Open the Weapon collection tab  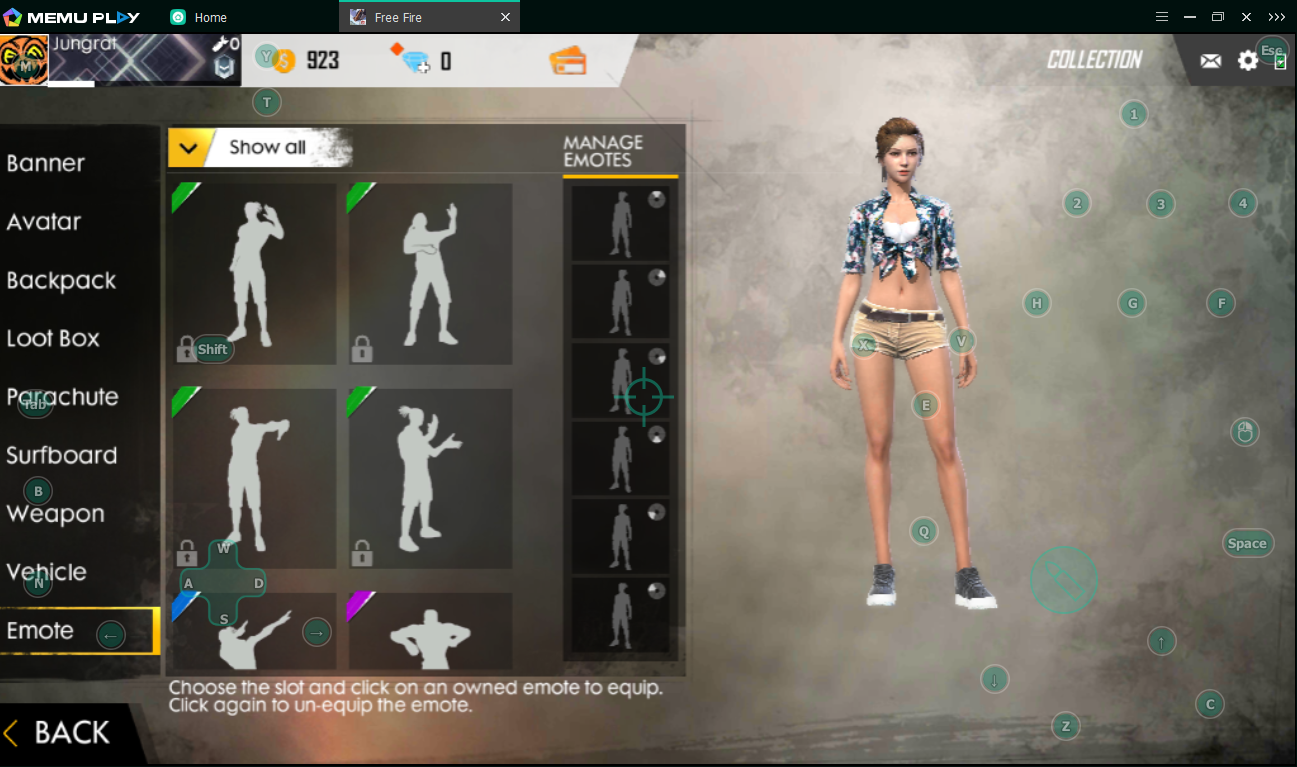[x=56, y=514]
